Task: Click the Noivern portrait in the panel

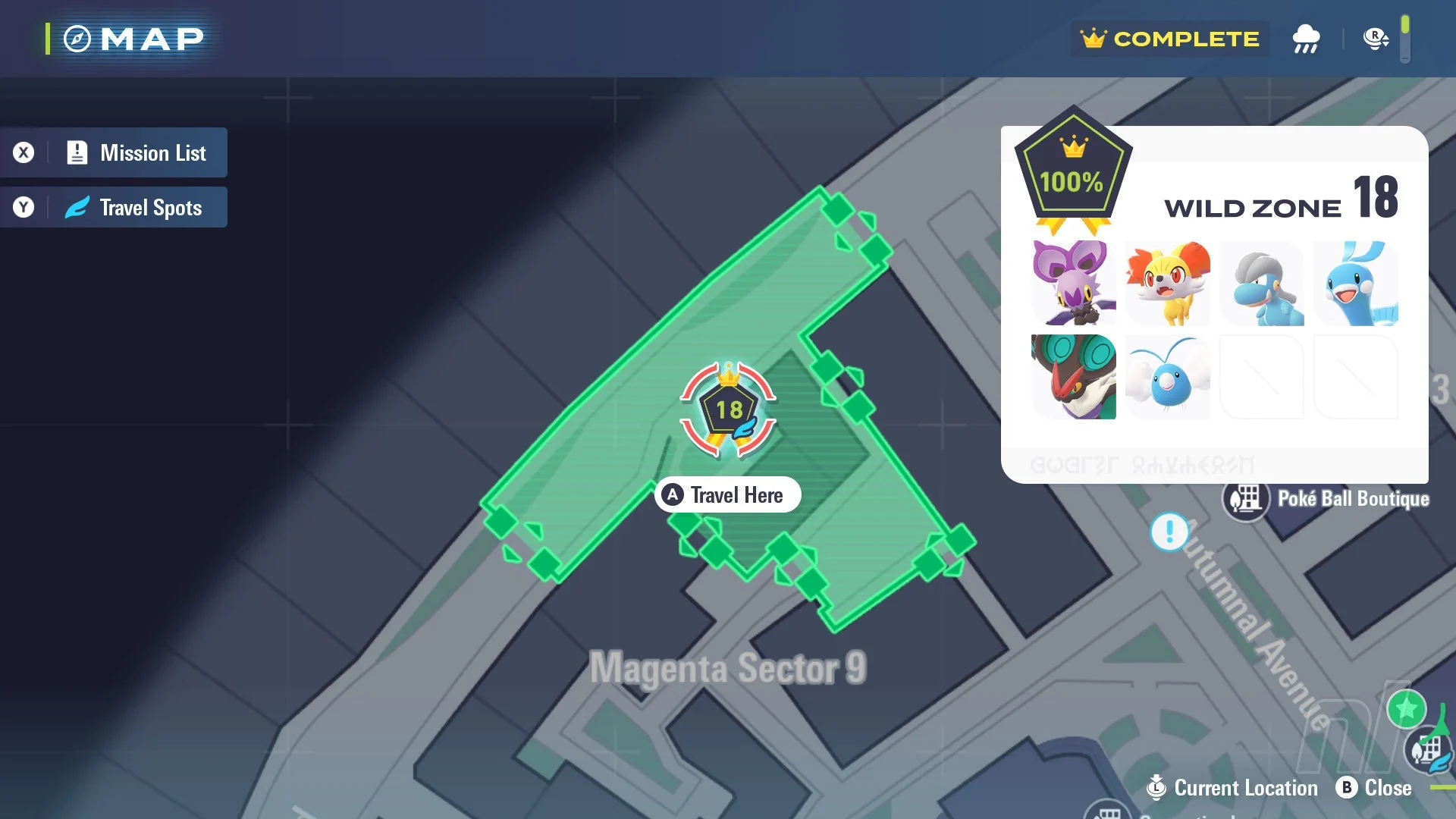Action: [x=1074, y=377]
